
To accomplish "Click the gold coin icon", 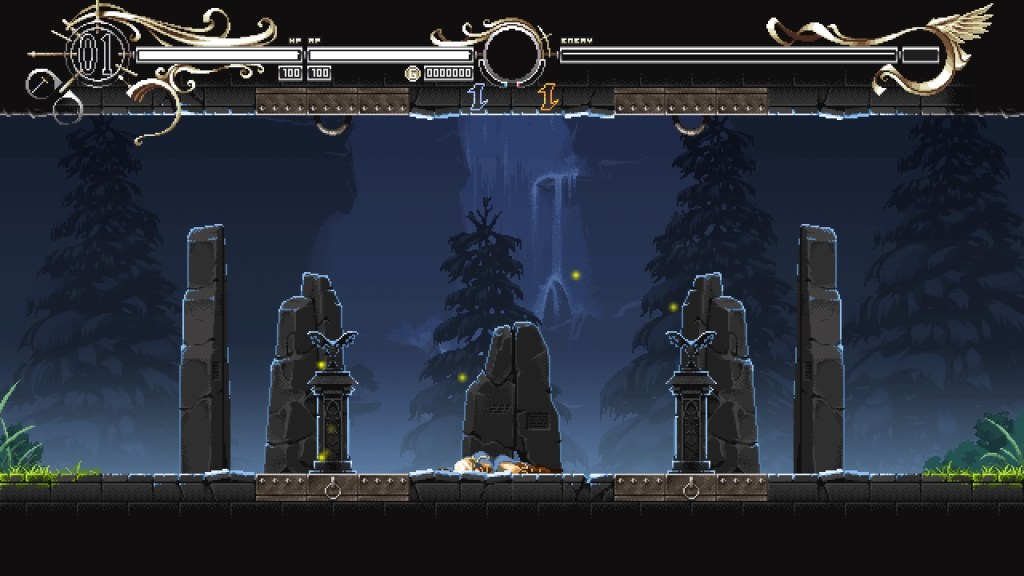I will (412, 73).
